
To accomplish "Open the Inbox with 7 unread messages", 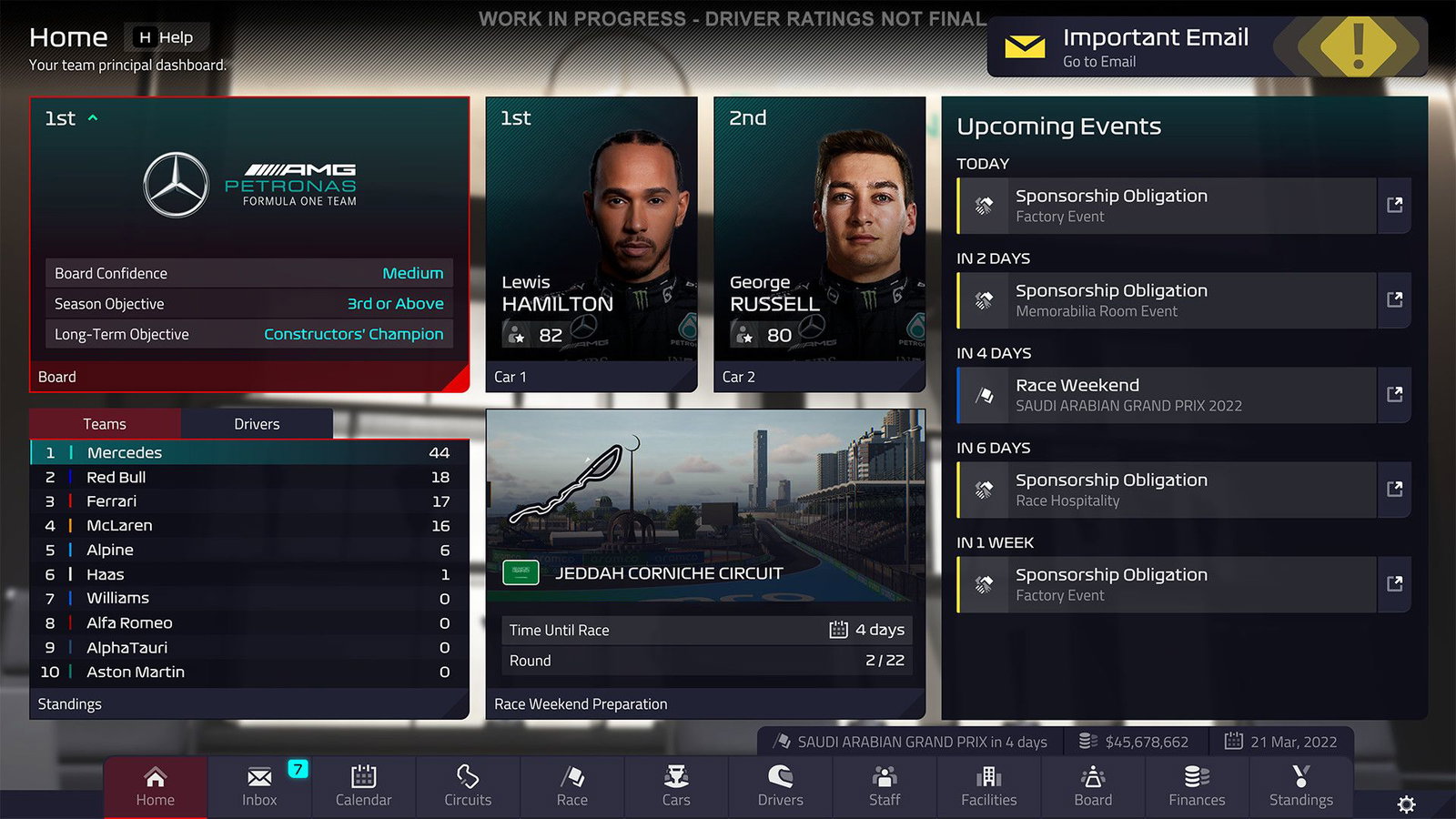I will pyautogui.click(x=258, y=785).
